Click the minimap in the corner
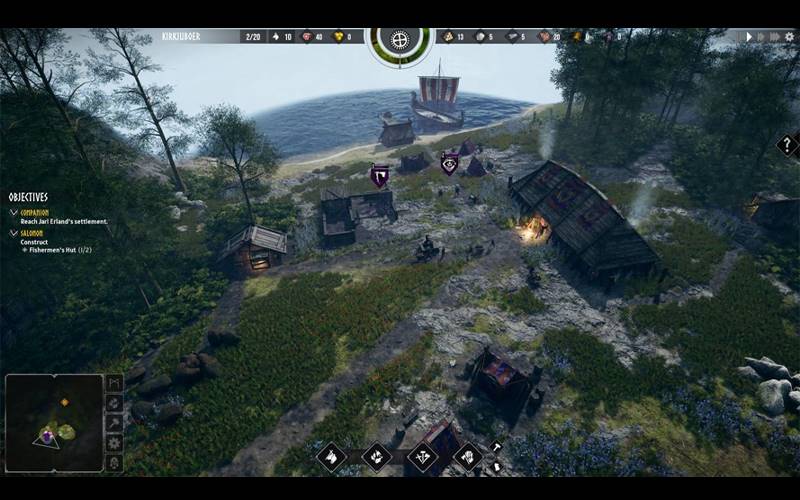The image size is (800, 500). (x=54, y=423)
